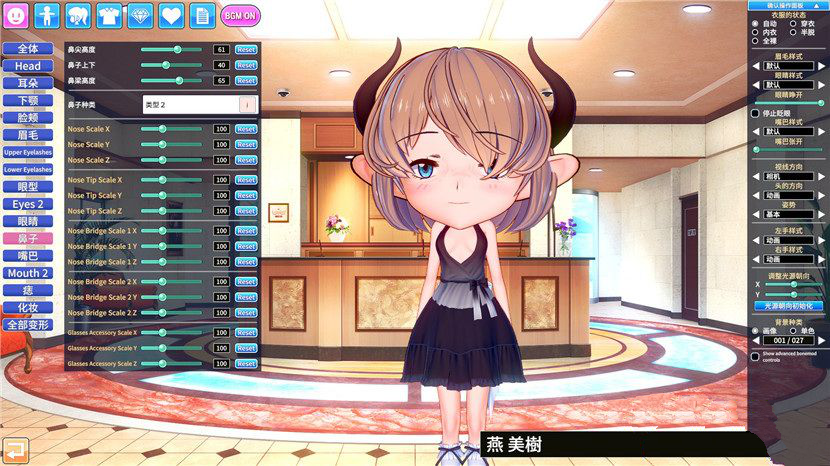Open the body editing tab (figure icon)
The width and height of the screenshot is (830, 466).
[x=48, y=15]
